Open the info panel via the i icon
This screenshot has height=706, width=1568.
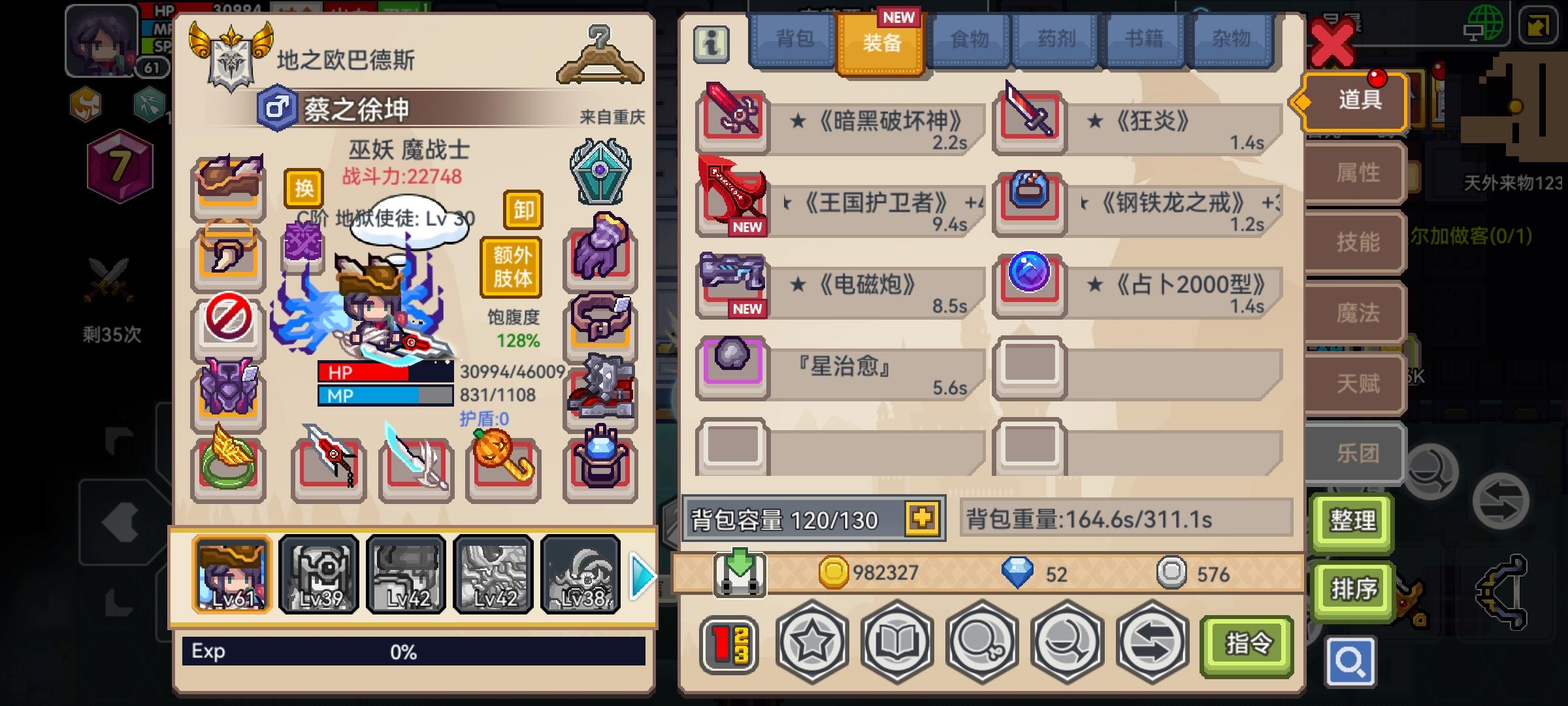(711, 46)
